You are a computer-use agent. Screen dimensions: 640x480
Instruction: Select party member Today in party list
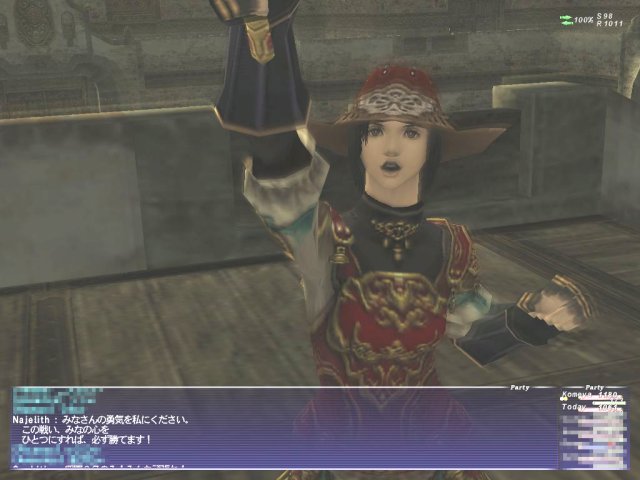click(576, 408)
